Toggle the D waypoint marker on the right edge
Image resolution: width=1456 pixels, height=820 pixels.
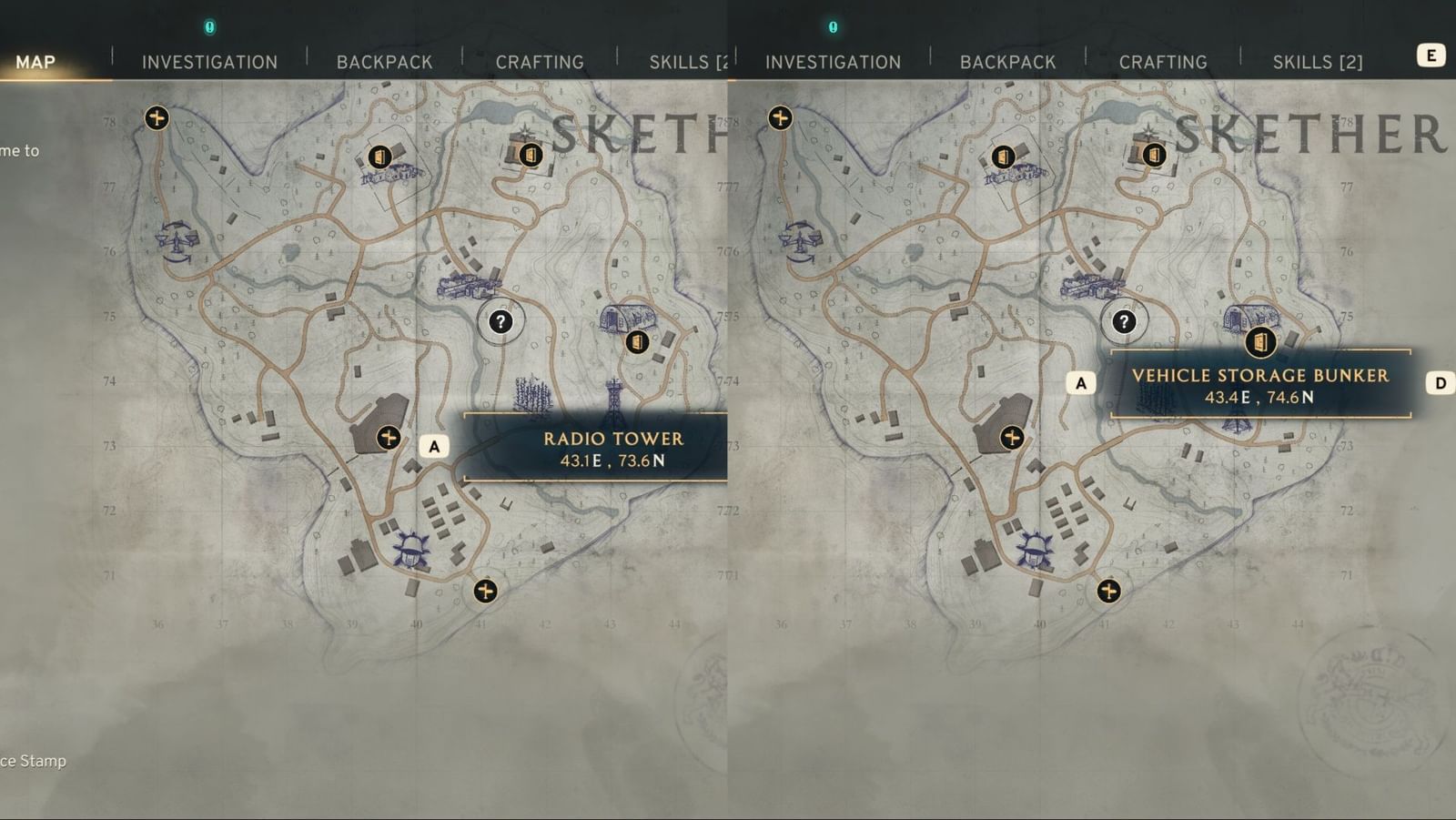pyautogui.click(x=1441, y=383)
